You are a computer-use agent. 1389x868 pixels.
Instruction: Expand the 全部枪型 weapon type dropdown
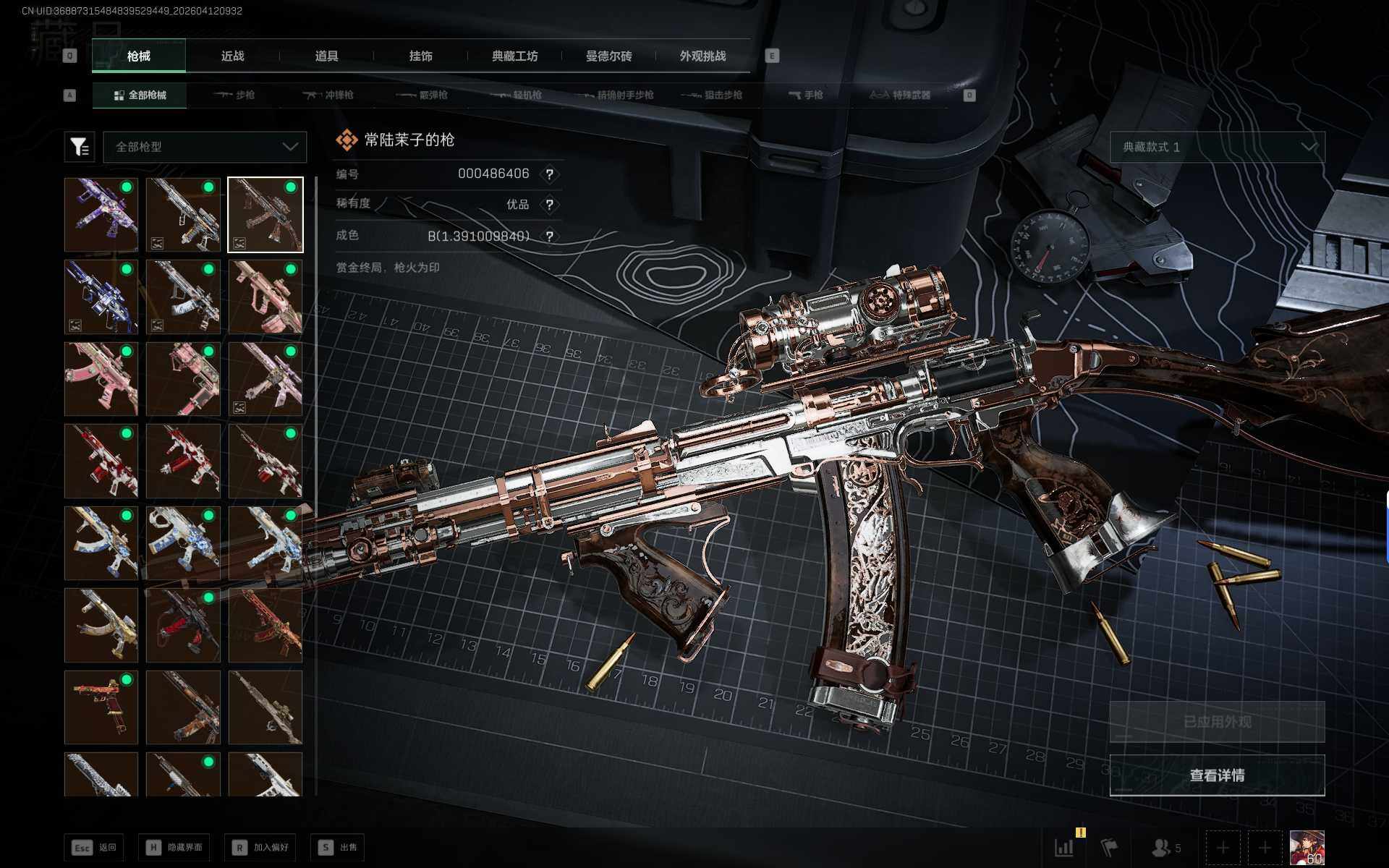(x=205, y=147)
